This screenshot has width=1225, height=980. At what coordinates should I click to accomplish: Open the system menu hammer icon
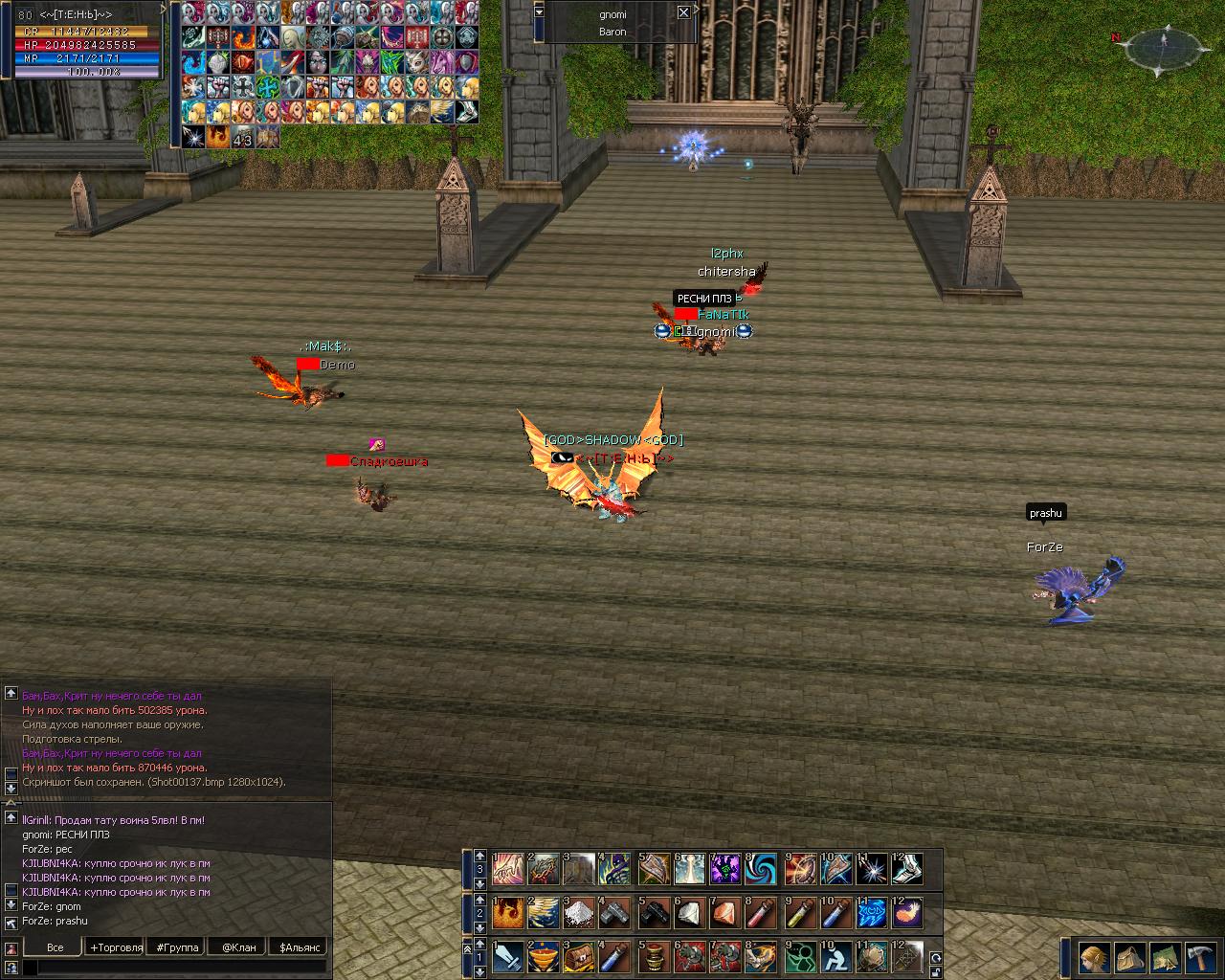tap(1199, 957)
